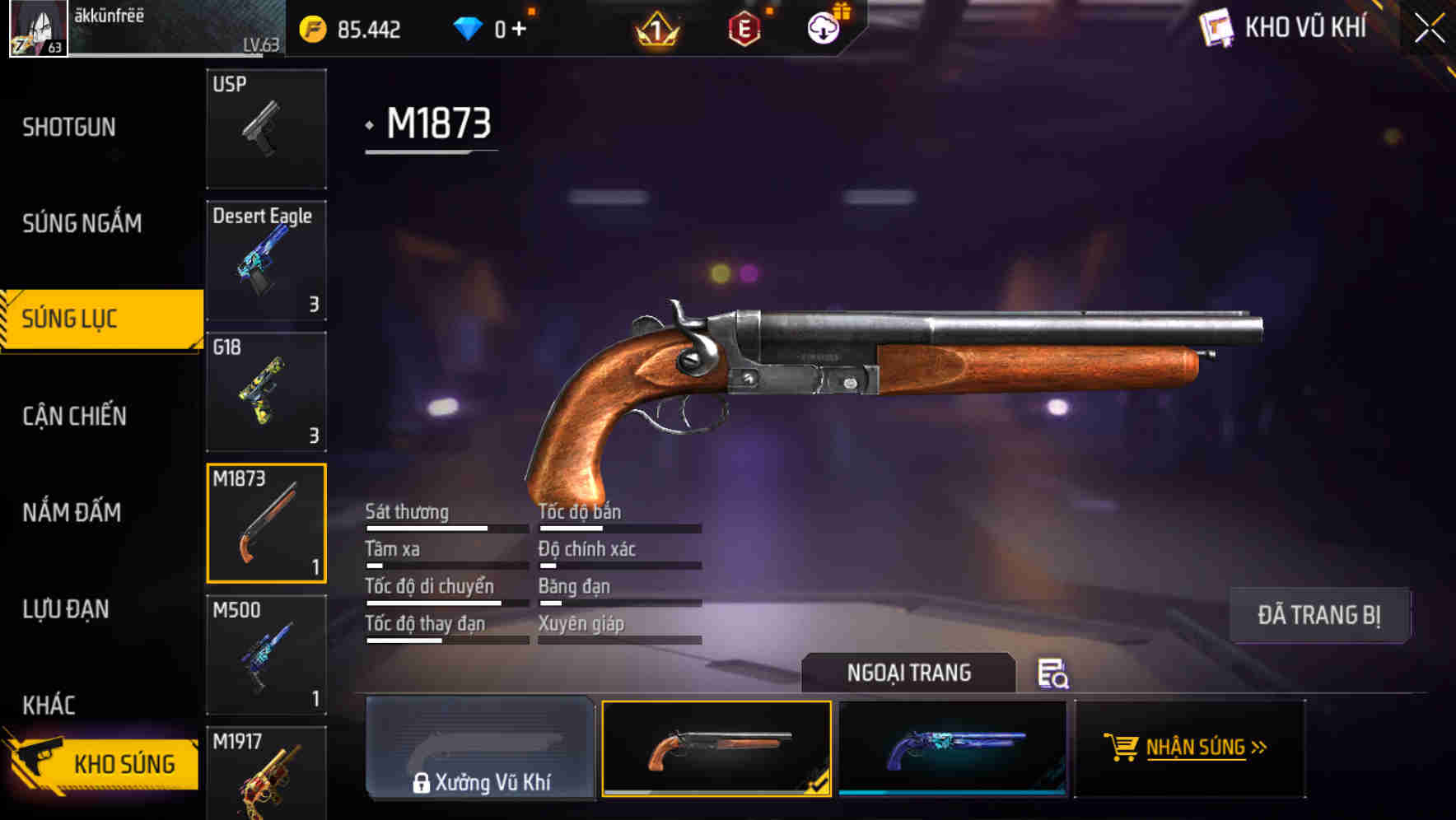Click the NHẬN SÚNG link
The height and width of the screenshot is (820, 1456).
(1198, 748)
